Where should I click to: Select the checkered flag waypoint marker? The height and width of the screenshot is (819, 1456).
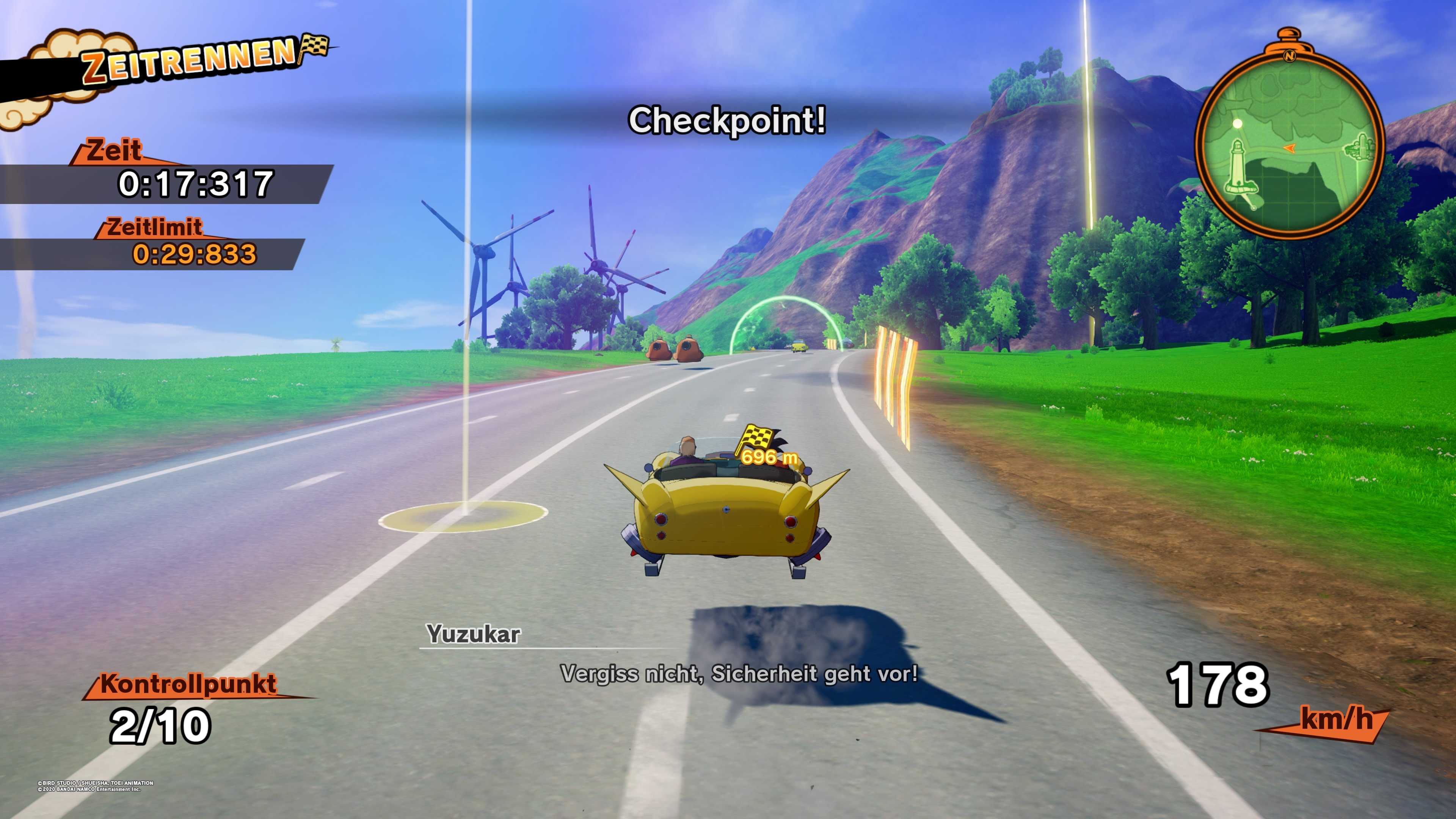click(x=756, y=438)
